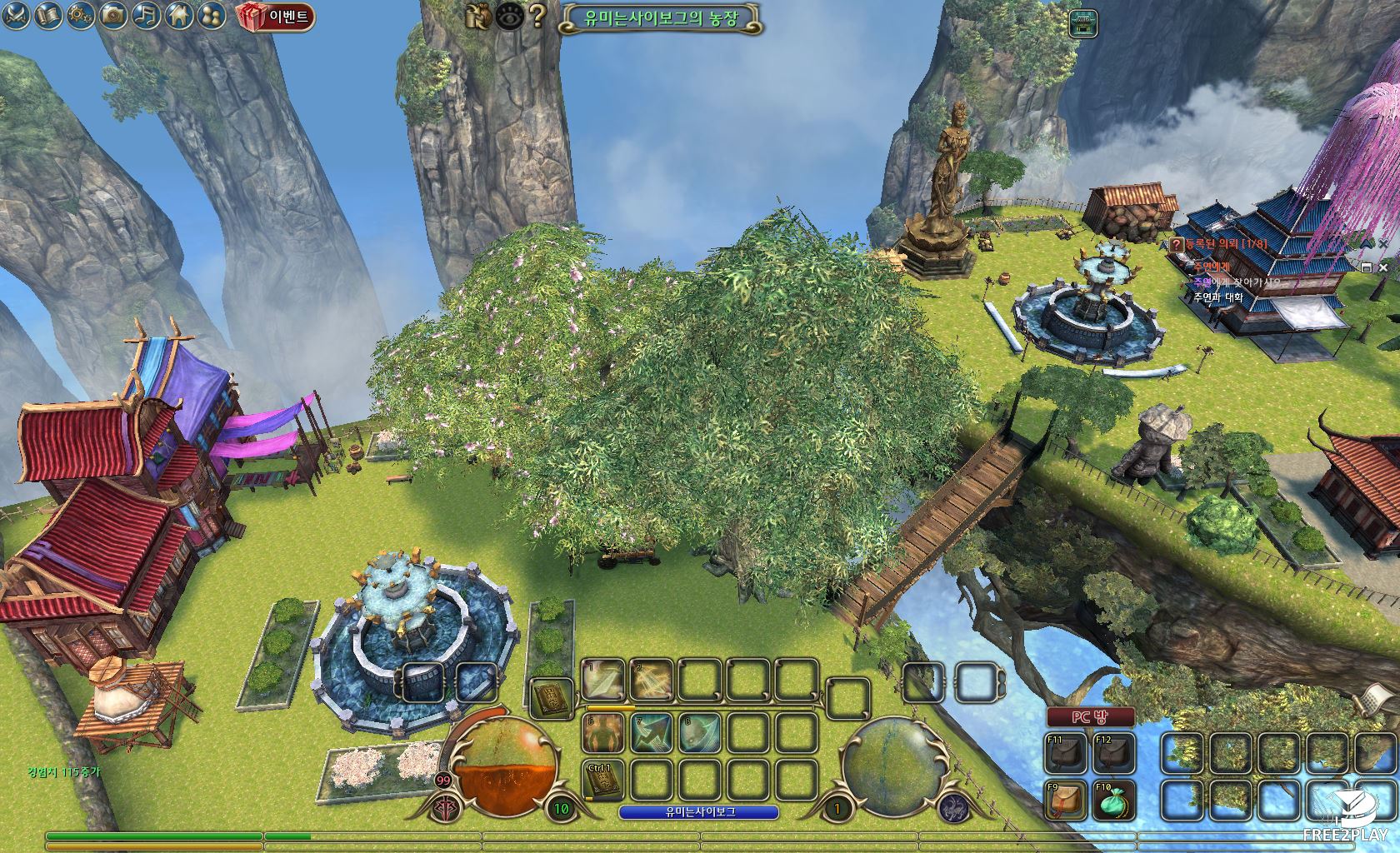
Task: Open the question mark help icon
Action: click(x=538, y=16)
